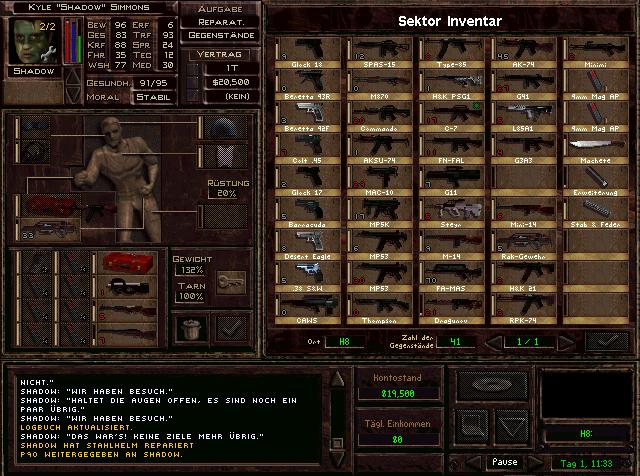
Task: Choose the Minimi machine gun
Action: point(596,53)
